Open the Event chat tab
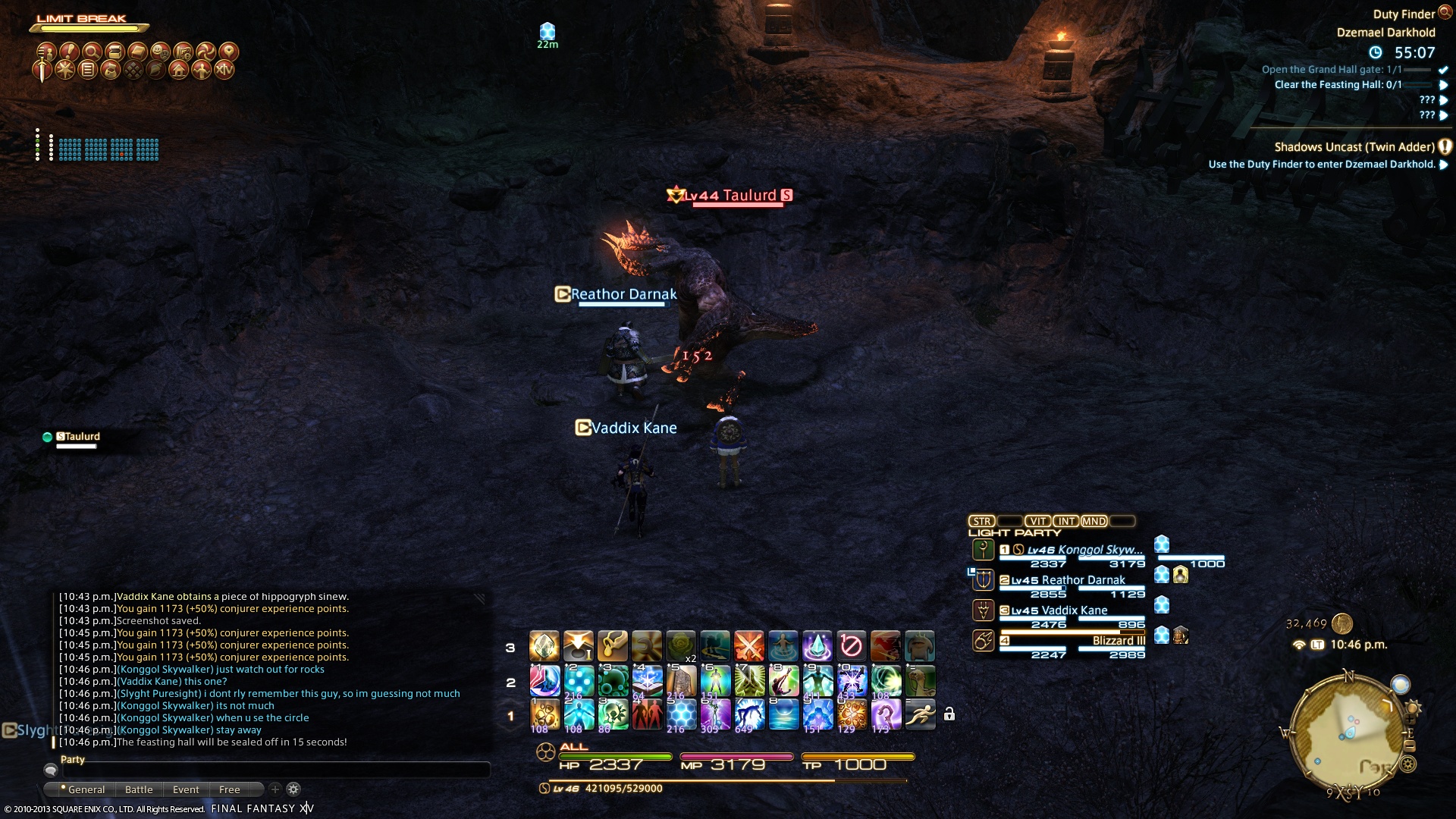This screenshot has height=819, width=1456. 186,789
